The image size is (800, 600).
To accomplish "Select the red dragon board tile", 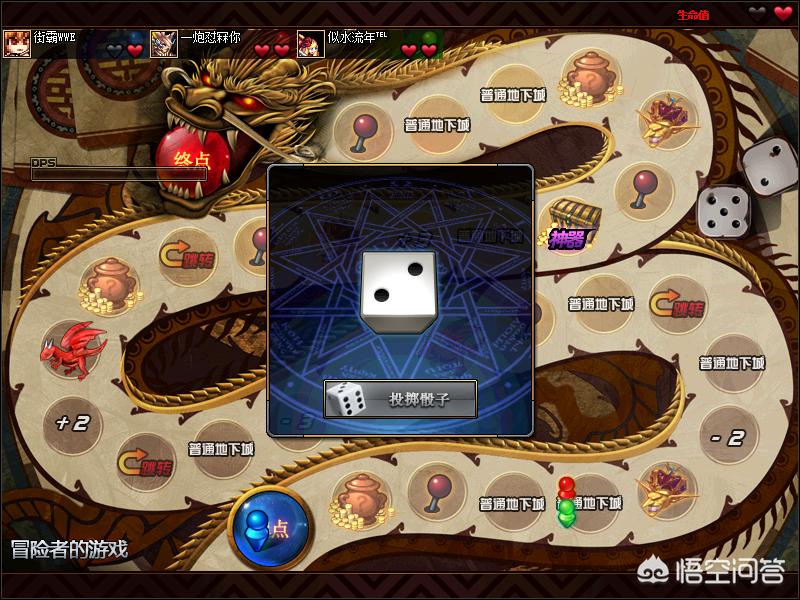I will tap(72, 346).
